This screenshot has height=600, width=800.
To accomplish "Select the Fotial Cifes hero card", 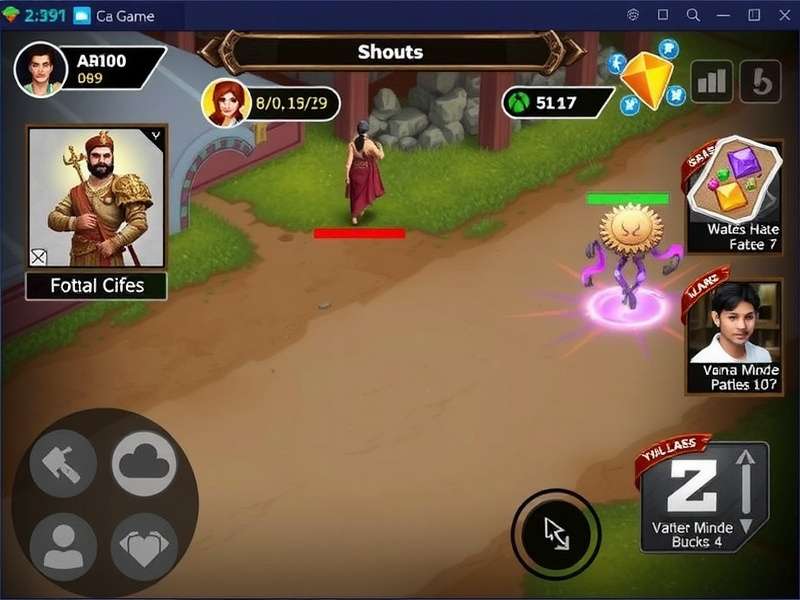I will (x=97, y=212).
